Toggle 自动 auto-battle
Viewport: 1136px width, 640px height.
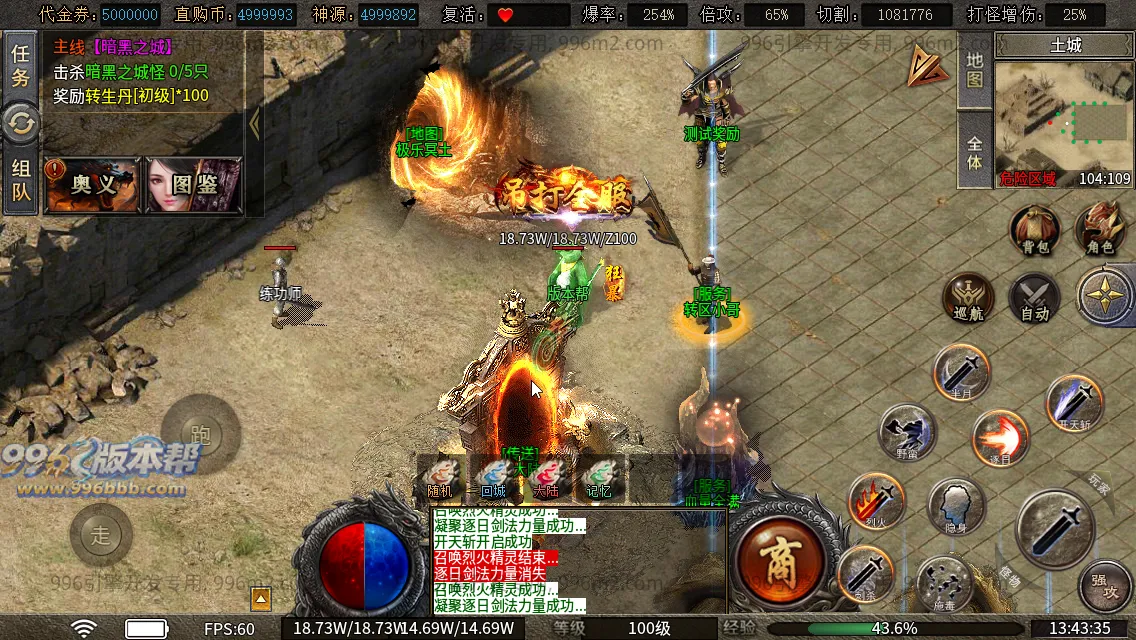pos(1034,297)
